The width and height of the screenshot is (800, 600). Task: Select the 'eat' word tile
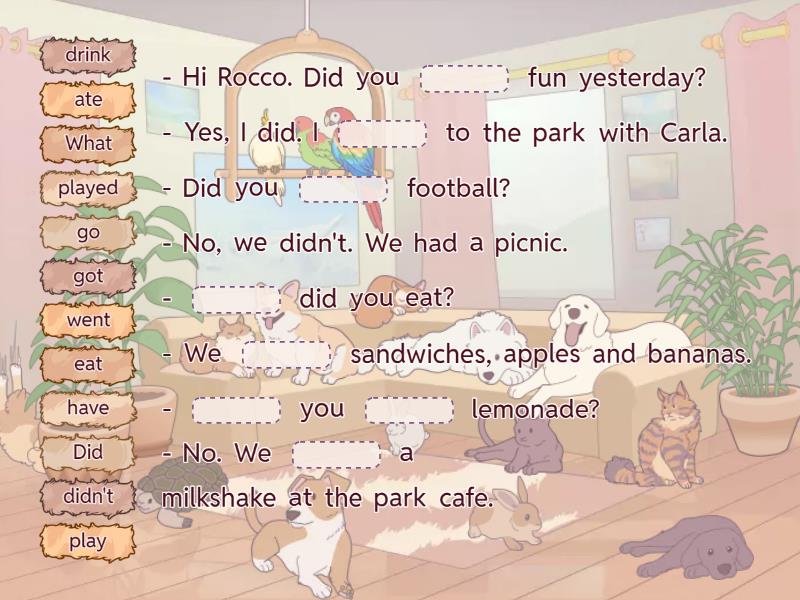pos(88,365)
